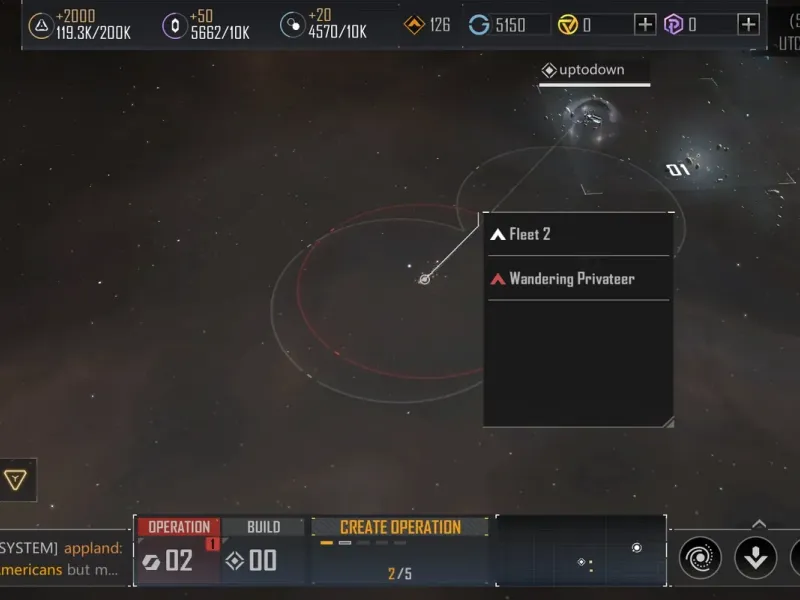Open the spiral galaxy map icon
Viewport: 800px width, 600px height.
coord(700,558)
